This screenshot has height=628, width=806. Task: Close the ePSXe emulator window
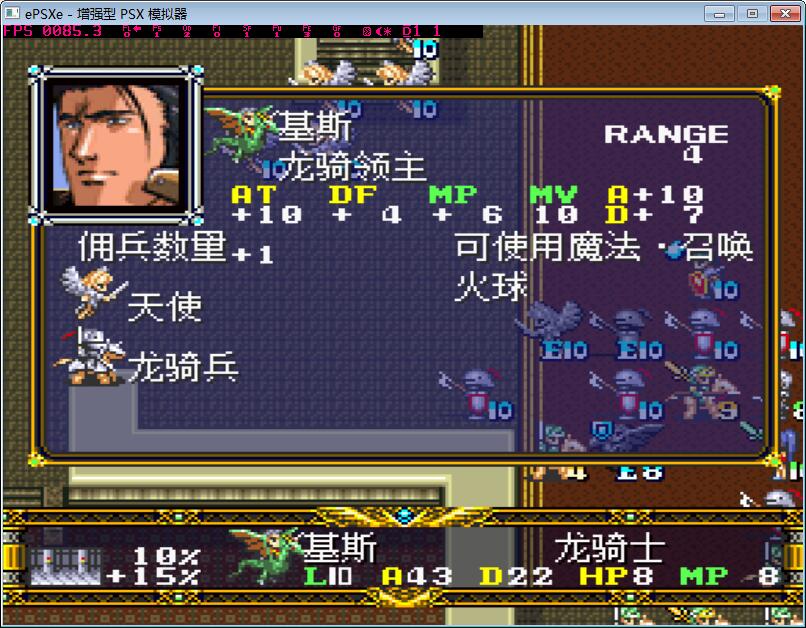[784, 13]
